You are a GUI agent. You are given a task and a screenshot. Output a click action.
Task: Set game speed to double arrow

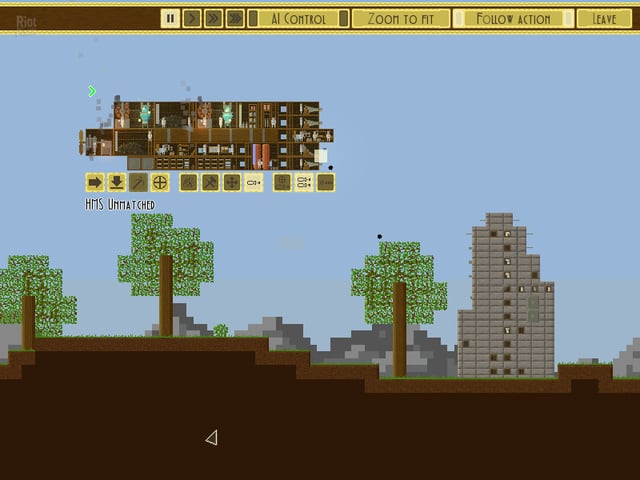point(211,18)
